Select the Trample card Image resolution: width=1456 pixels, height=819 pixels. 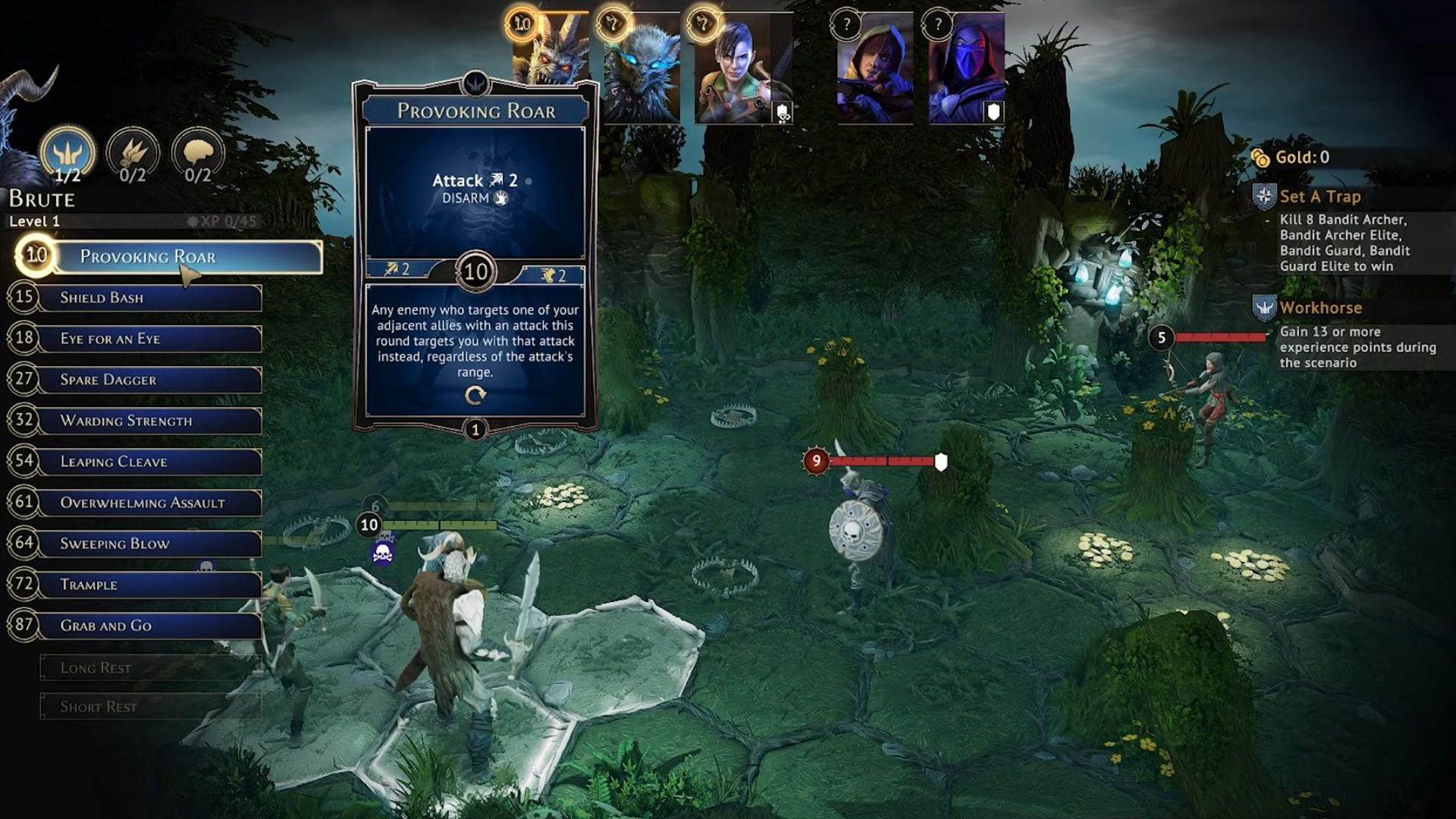pyautogui.click(x=152, y=585)
